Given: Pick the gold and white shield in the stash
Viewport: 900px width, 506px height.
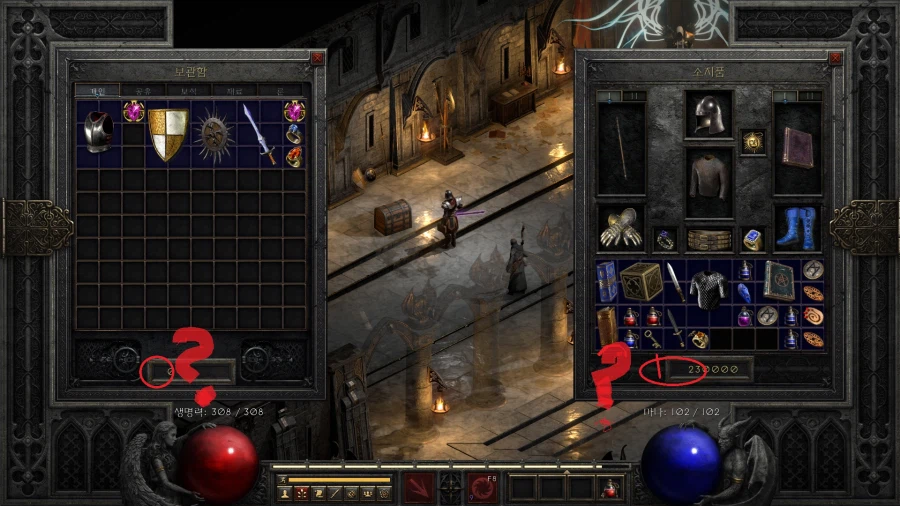Looking at the screenshot, I should [x=168, y=135].
